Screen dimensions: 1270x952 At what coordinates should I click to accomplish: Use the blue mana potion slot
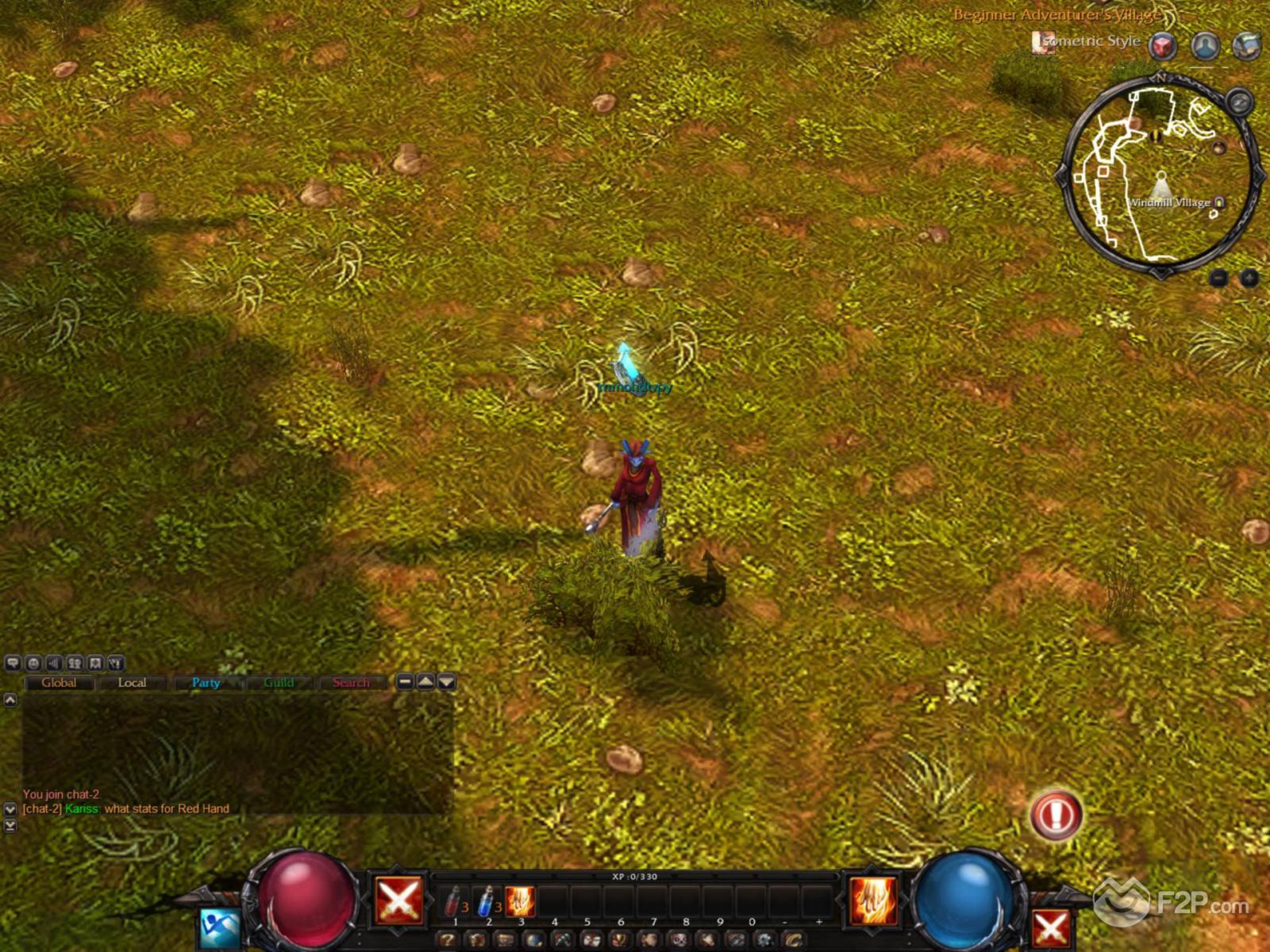(x=487, y=901)
